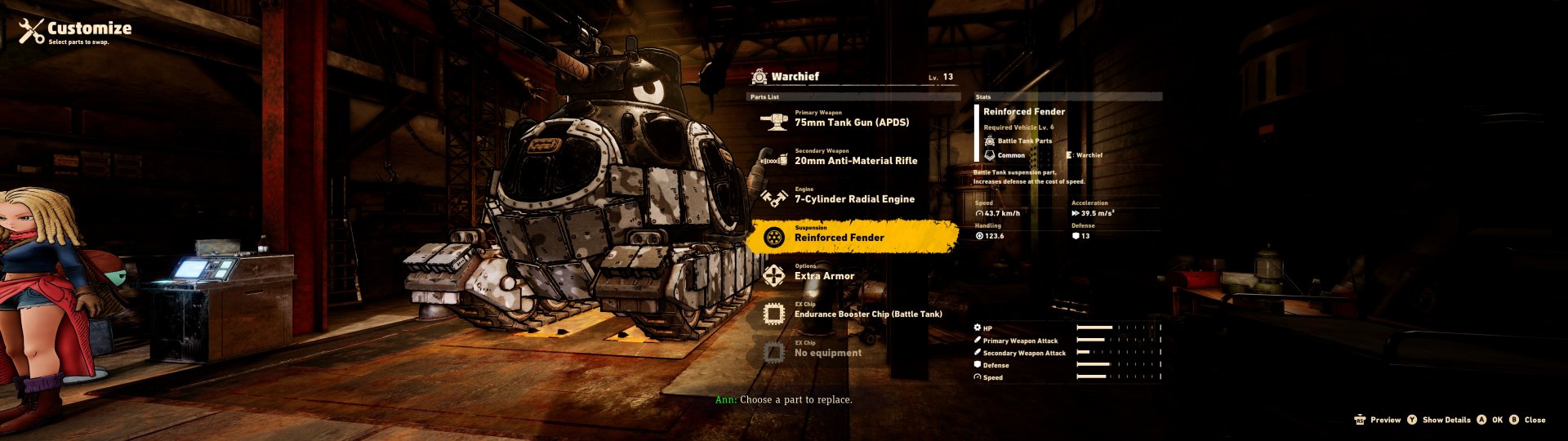Show Details for the selected part
1568x441 pixels.
[1439, 420]
